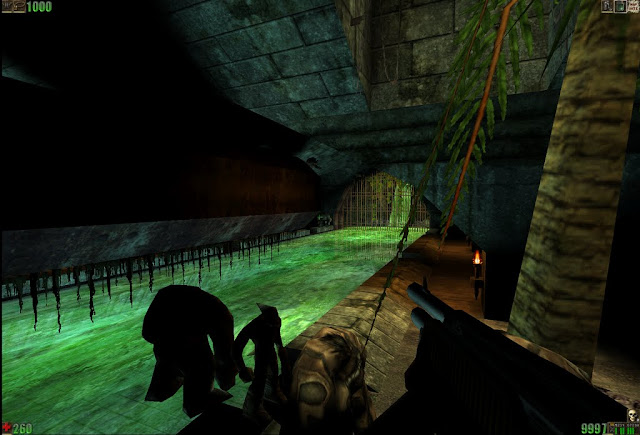Click the skull icon above the ammo panel
This screenshot has width=640, height=435.
click(632, 413)
